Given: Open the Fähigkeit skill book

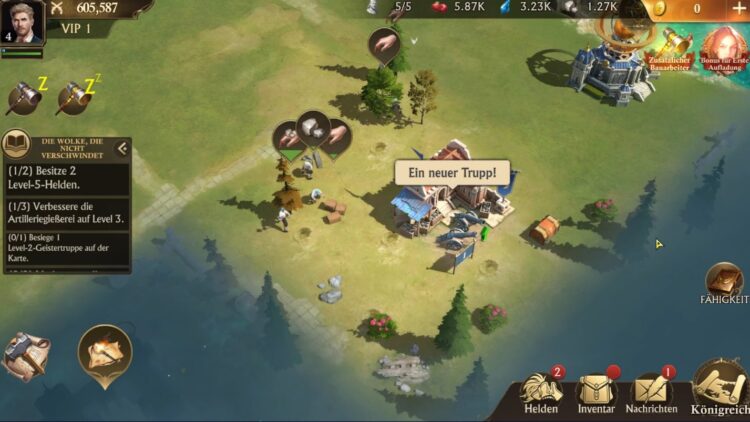Looking at the screenshot, I should pyautogui.click(x=723, y=283).
